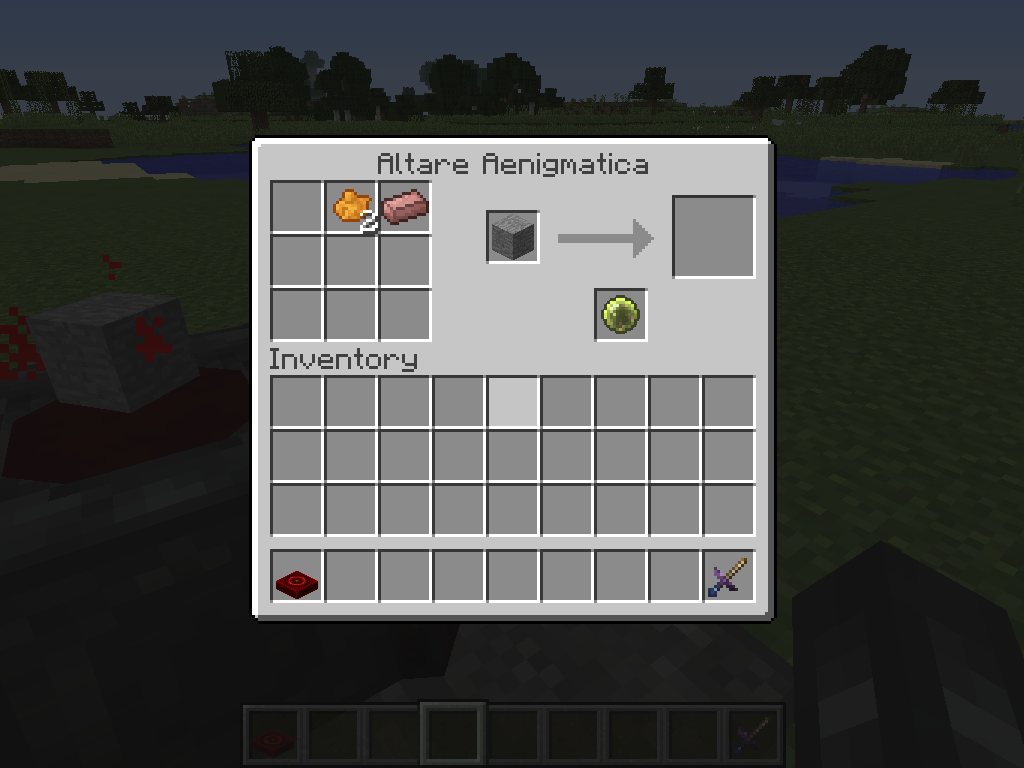The width and height of the screenshot is (1024, 768).
Task: Select the pink ingot in the grid
Action: [x=405, y=207]
